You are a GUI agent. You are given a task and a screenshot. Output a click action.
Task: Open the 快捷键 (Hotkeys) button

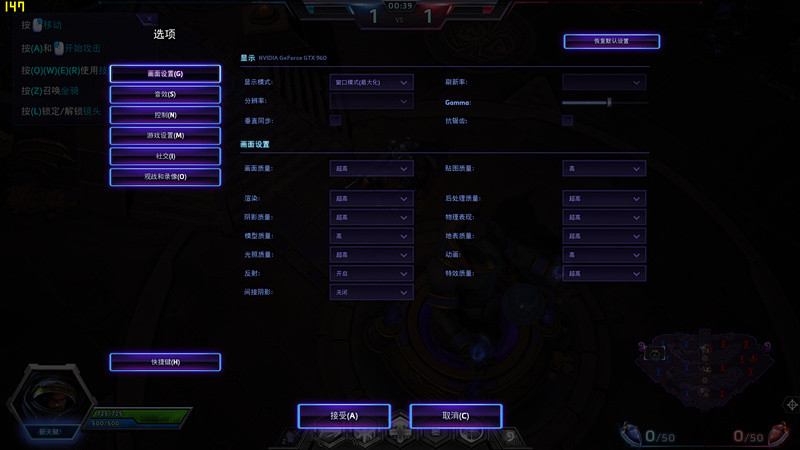[165, 361]
